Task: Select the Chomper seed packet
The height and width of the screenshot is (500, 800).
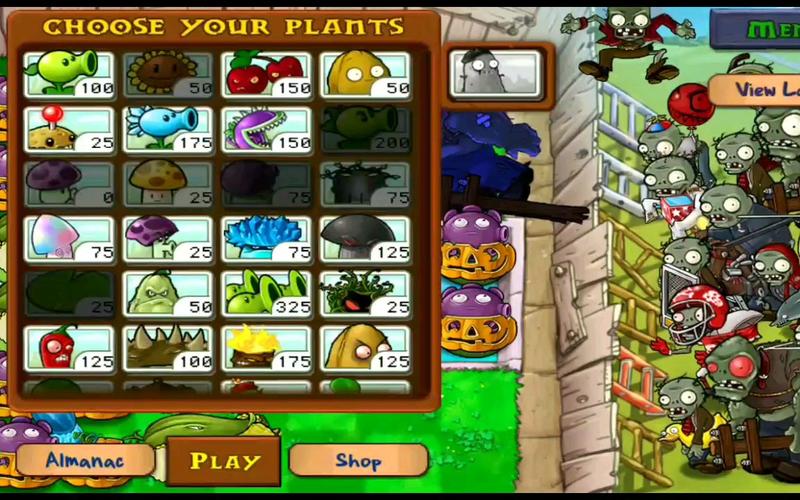Action: coord(266,128)
